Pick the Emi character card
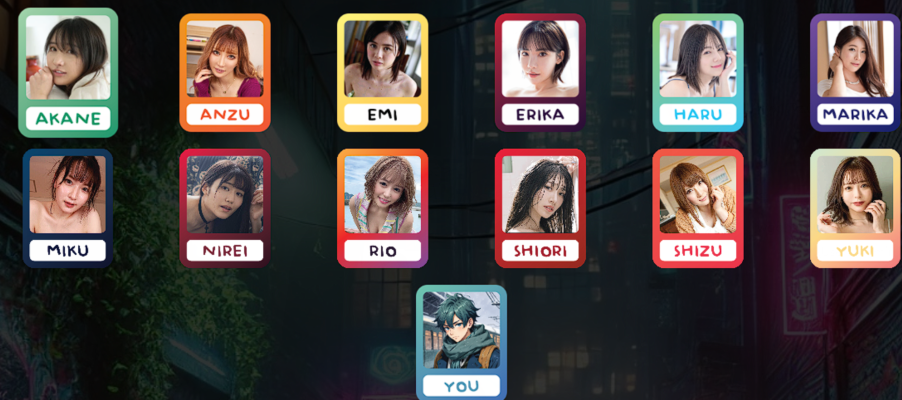 pyautogui.click(x=382, y=72)
